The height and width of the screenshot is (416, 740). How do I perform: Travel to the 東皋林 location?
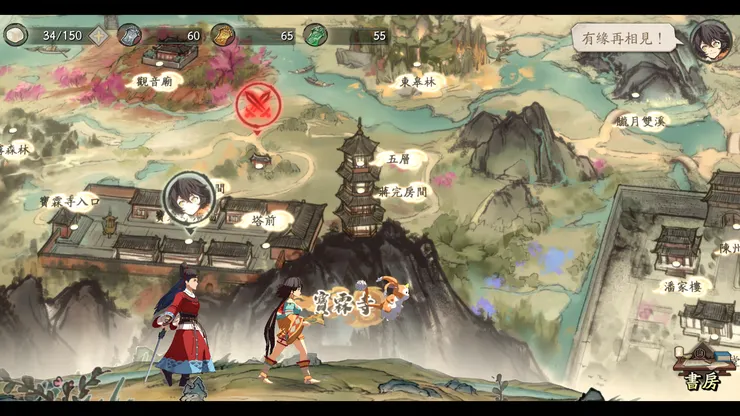417,82
